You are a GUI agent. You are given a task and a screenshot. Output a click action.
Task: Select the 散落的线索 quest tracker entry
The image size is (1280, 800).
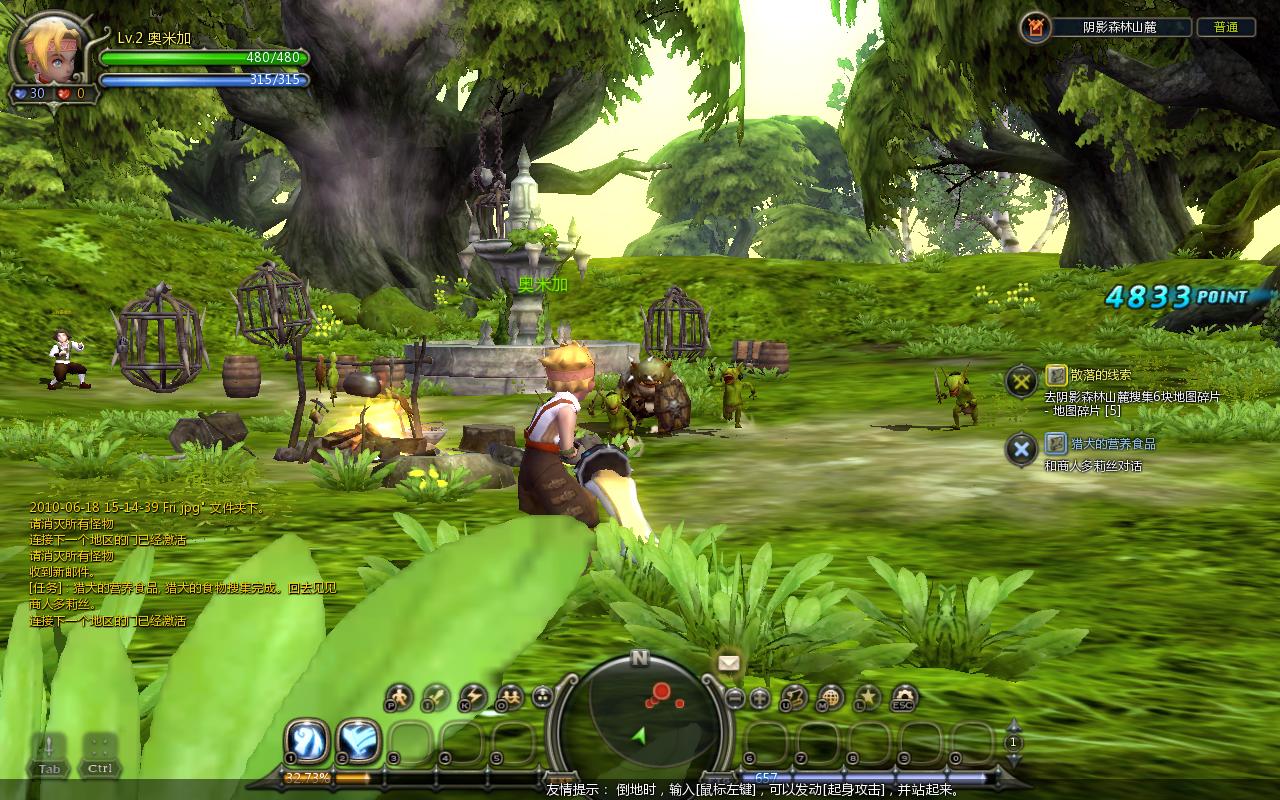pos(1100,375)
